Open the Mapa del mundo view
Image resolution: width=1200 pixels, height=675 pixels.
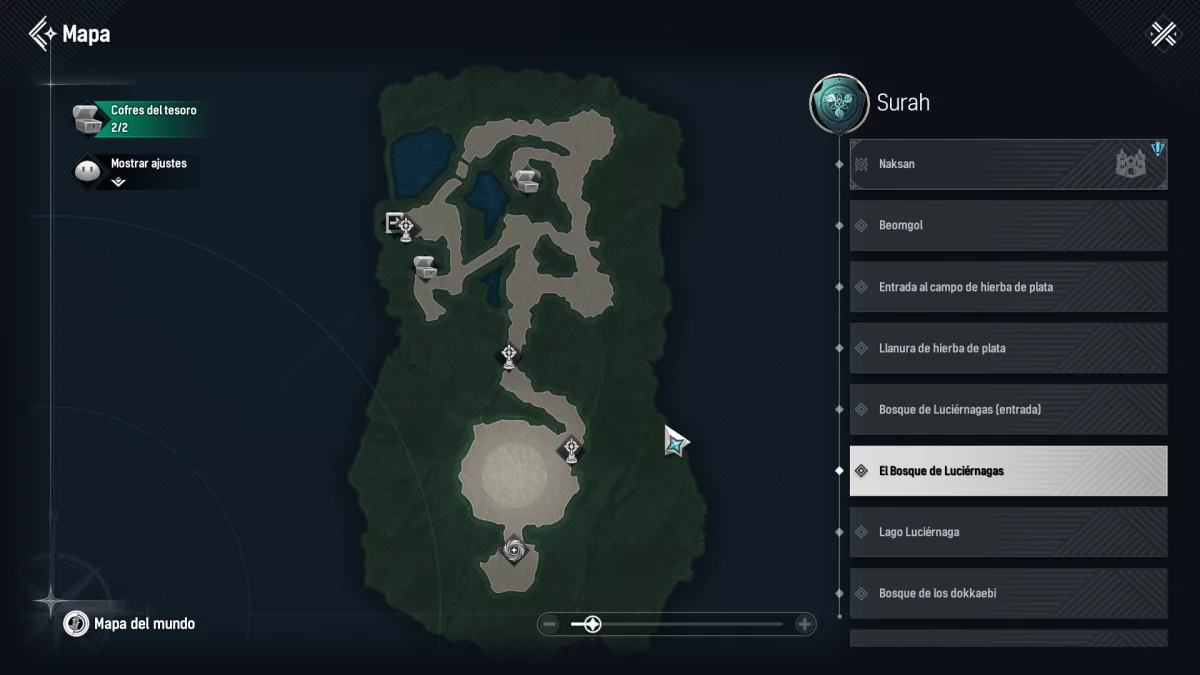(x=131, y=624)
